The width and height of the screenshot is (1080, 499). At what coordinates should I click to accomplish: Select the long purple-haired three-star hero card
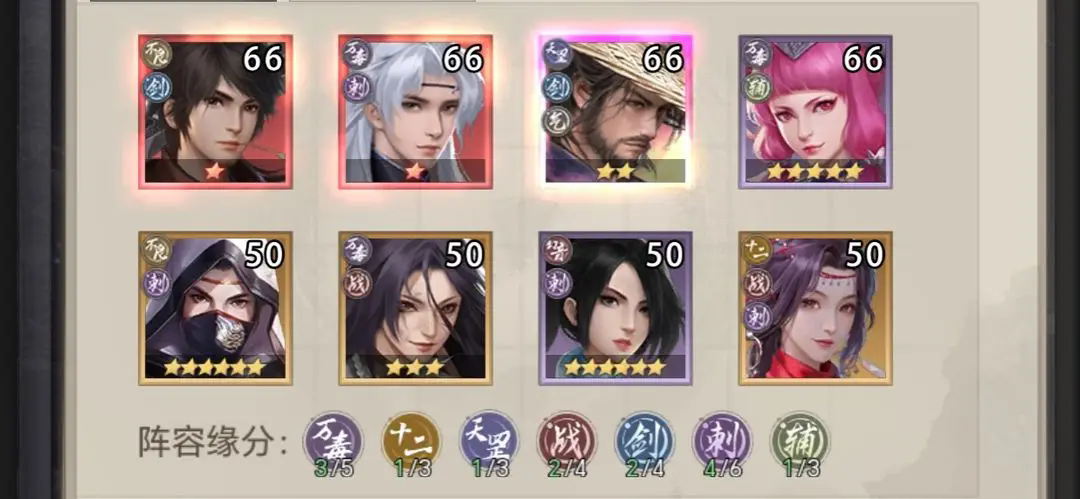click(x=415, y=308)
